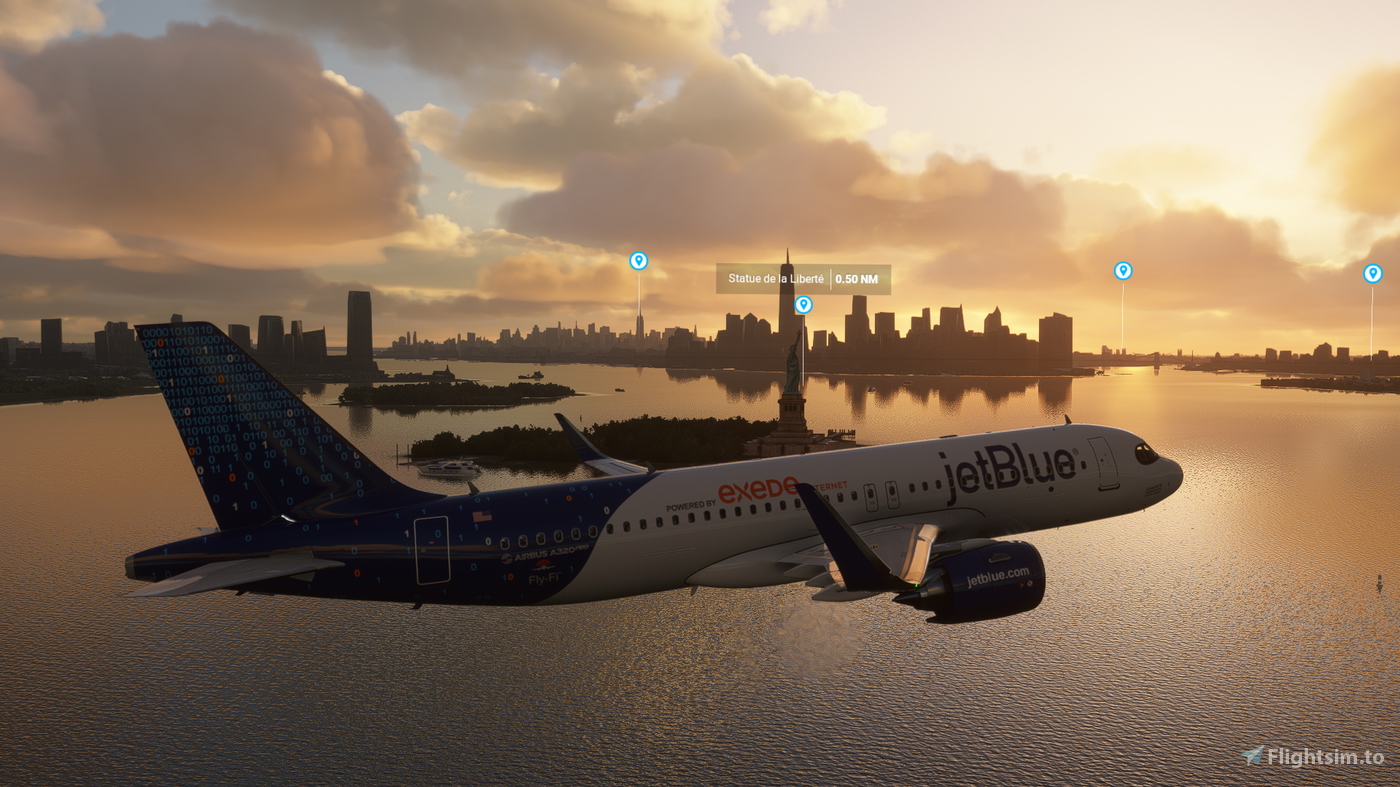Click the 'Statue de la Liberté' label
This screenshot has height=787, width=1400.
[778, 278]
